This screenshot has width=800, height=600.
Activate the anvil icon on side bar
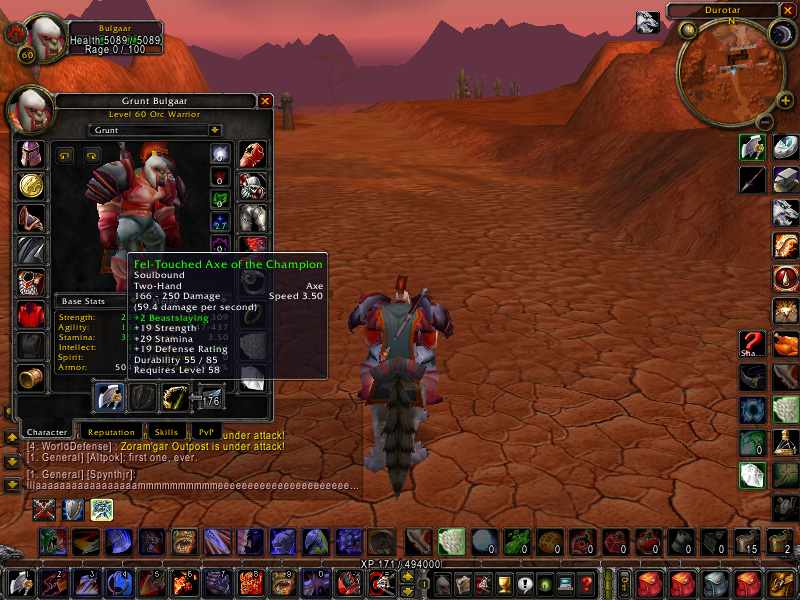tap(786, 180)
